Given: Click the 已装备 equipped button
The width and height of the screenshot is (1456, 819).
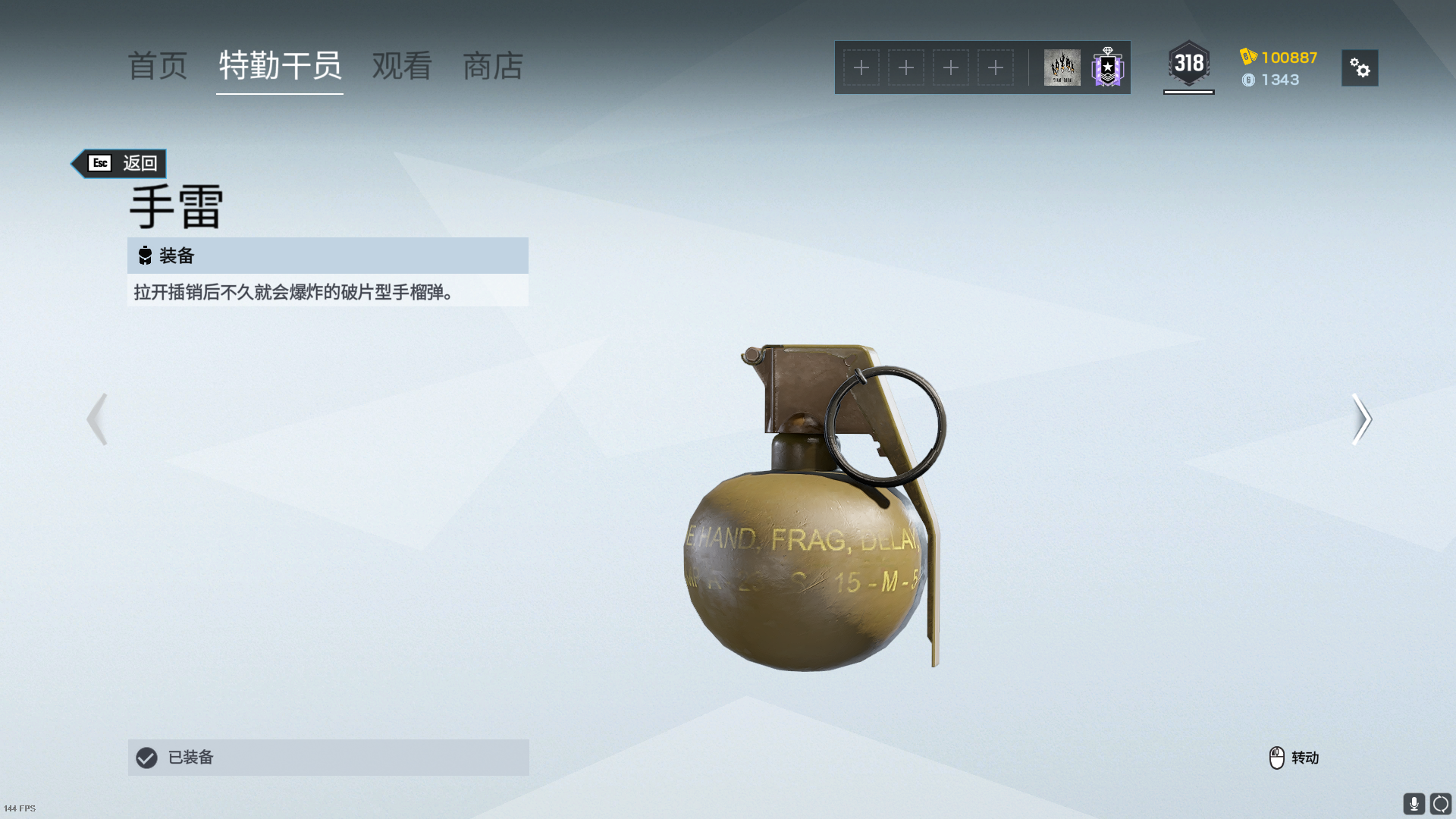Looking at the screenshot, I should point(328,757).
